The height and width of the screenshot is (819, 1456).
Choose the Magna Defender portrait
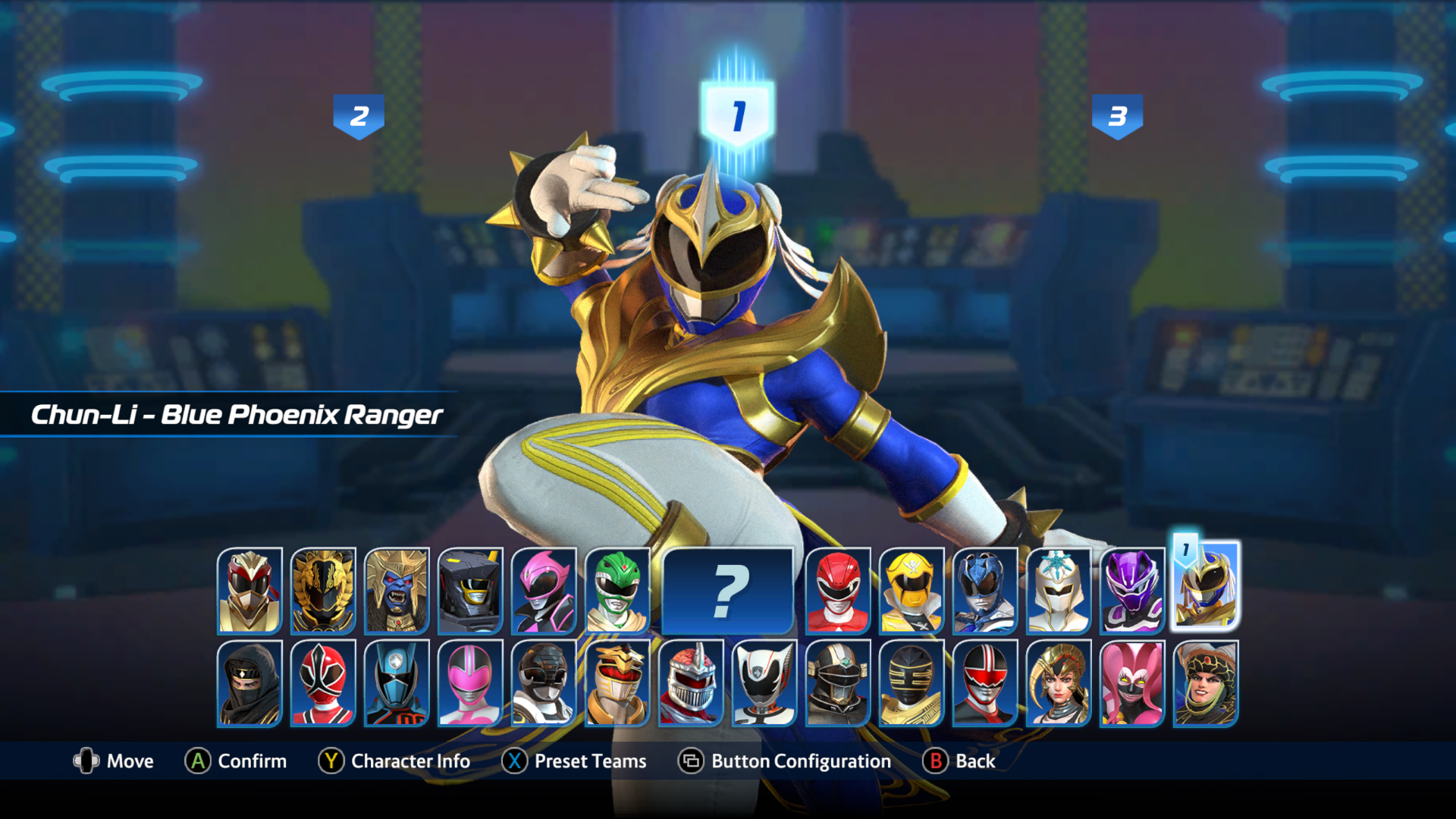[837, 683]
